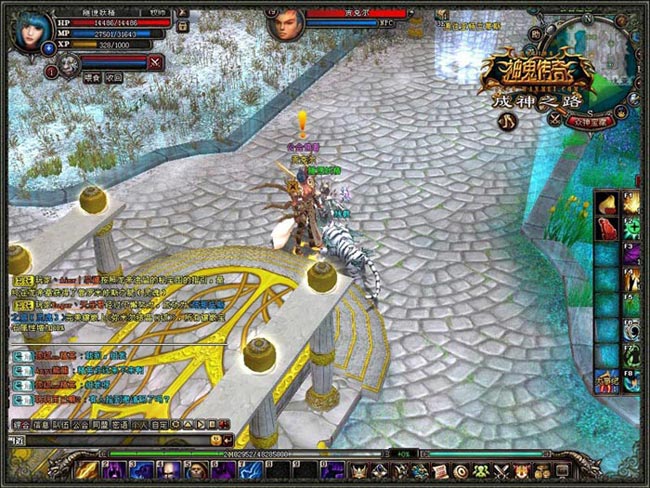650x488 pixels.
Task: Toggle the music note button
Action: click(x=509, y=121)
